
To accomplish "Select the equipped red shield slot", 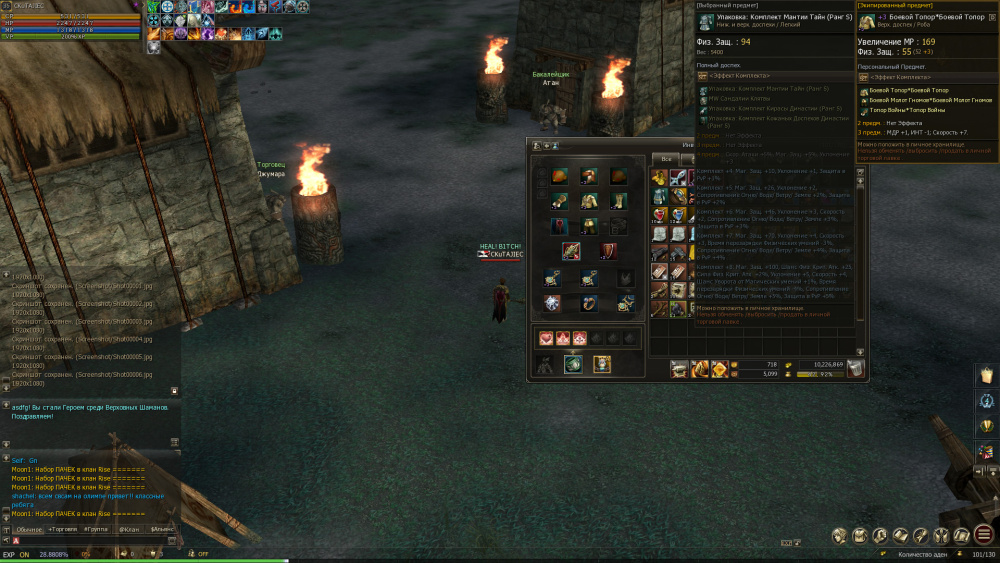I will click(x=608, y=251).
